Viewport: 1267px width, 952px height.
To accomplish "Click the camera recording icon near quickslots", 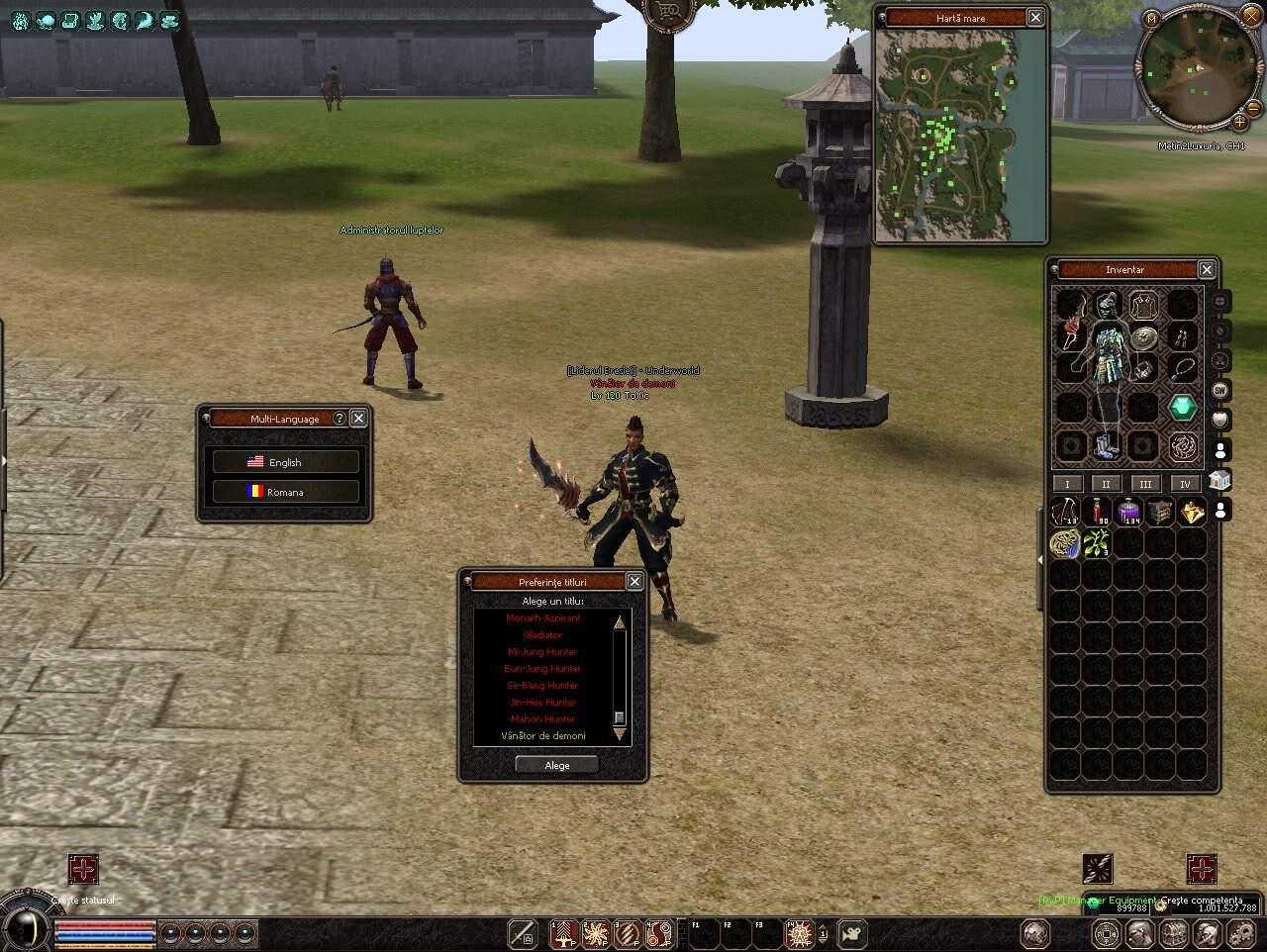I will click(850, 934).
